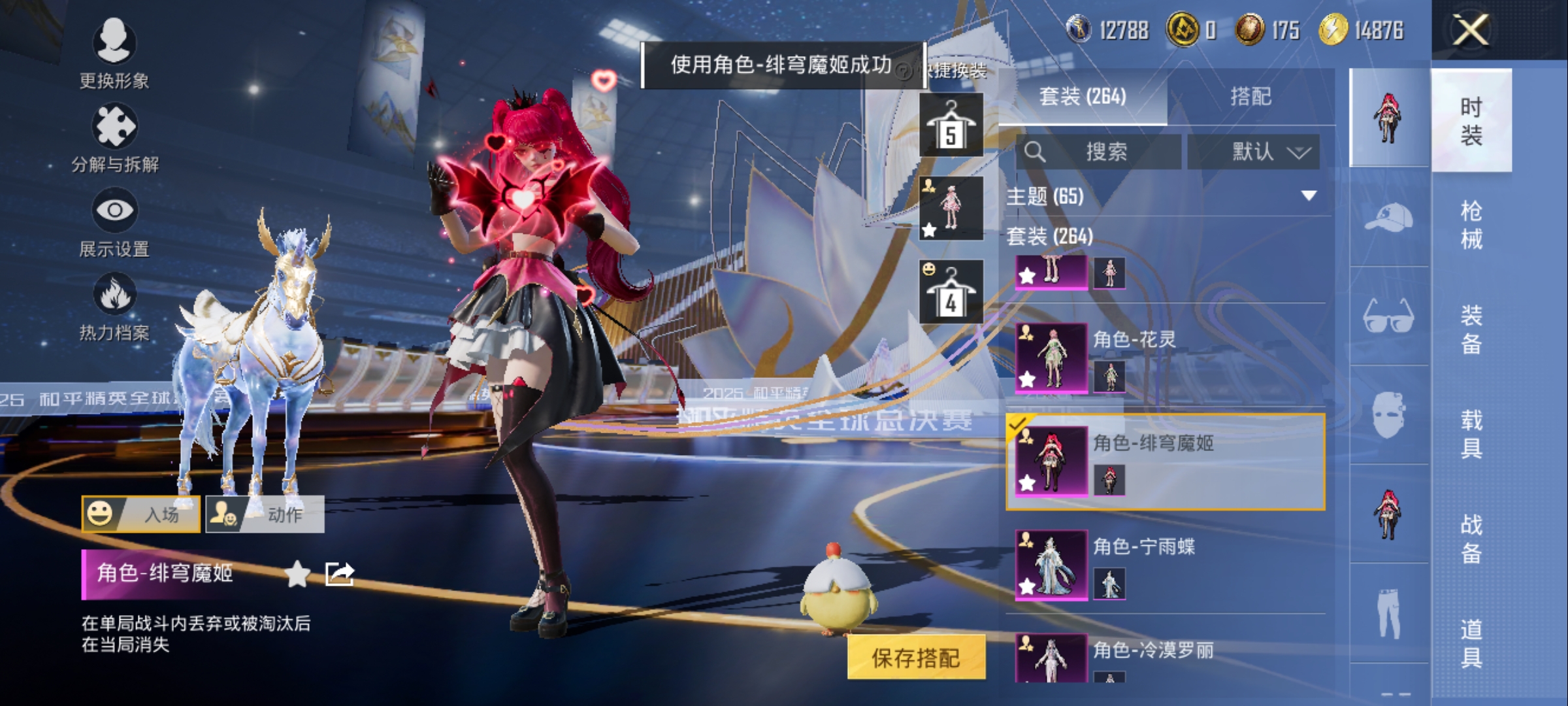Switch to the 搭配 tab

1250,97
